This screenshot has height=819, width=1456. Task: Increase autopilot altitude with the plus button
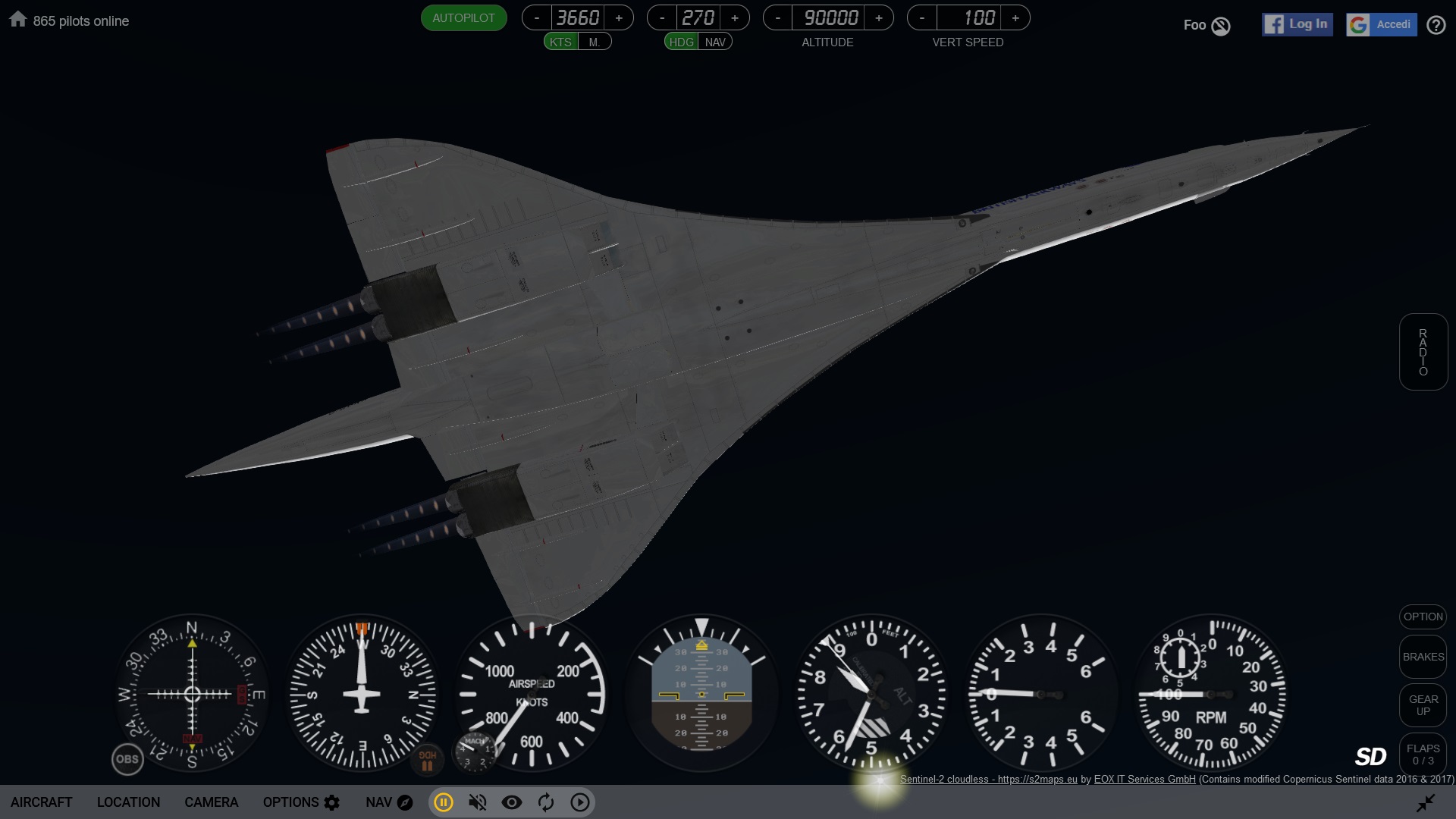[x=879, y=18]
